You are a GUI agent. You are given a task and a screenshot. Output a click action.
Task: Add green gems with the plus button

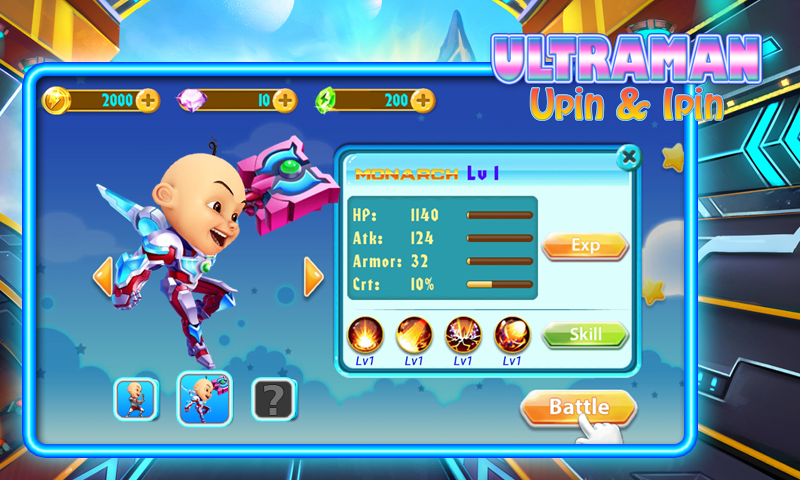click(423, 100)
